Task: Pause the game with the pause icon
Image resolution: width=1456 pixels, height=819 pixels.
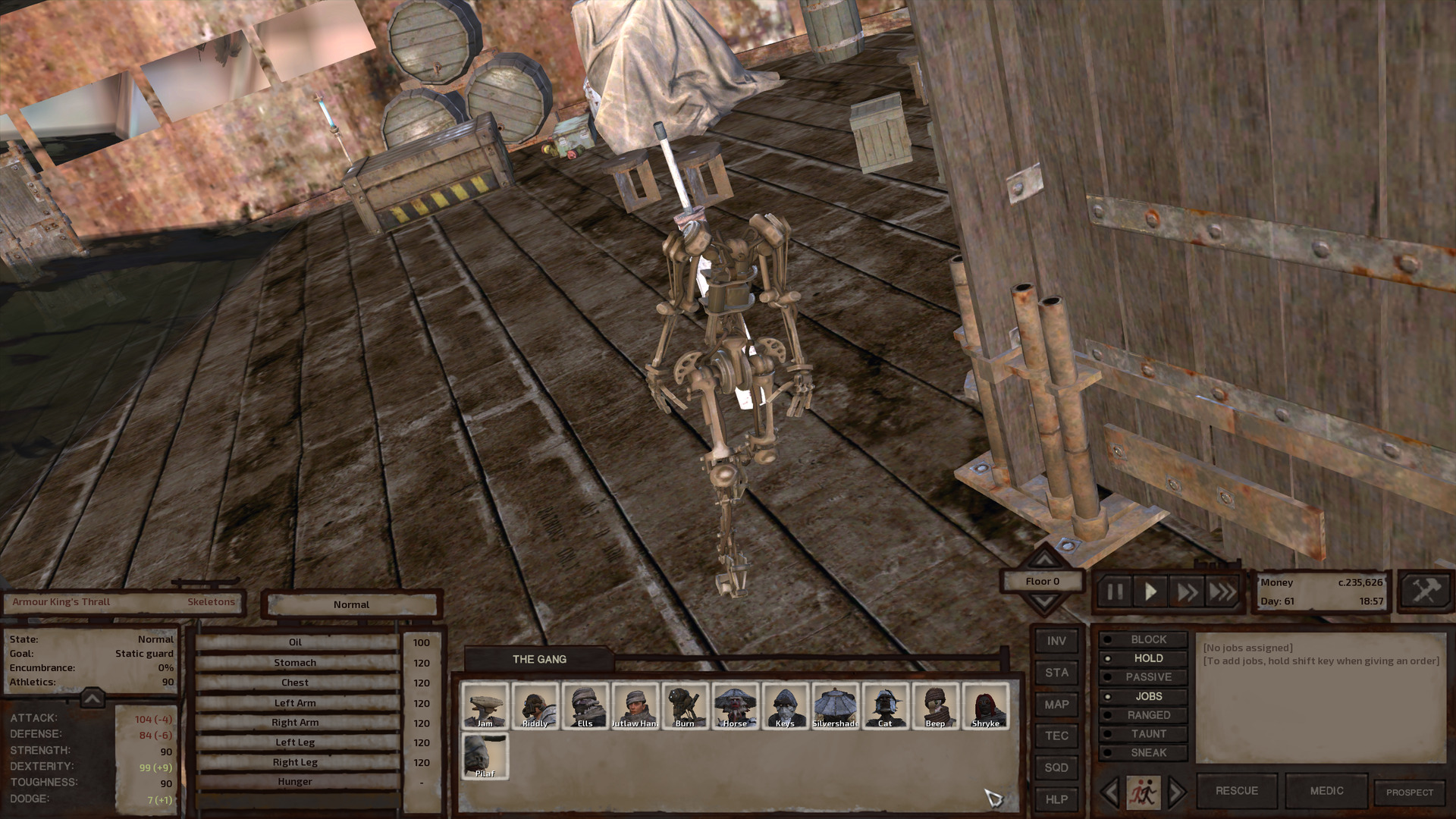Action: coord(1115,592)
